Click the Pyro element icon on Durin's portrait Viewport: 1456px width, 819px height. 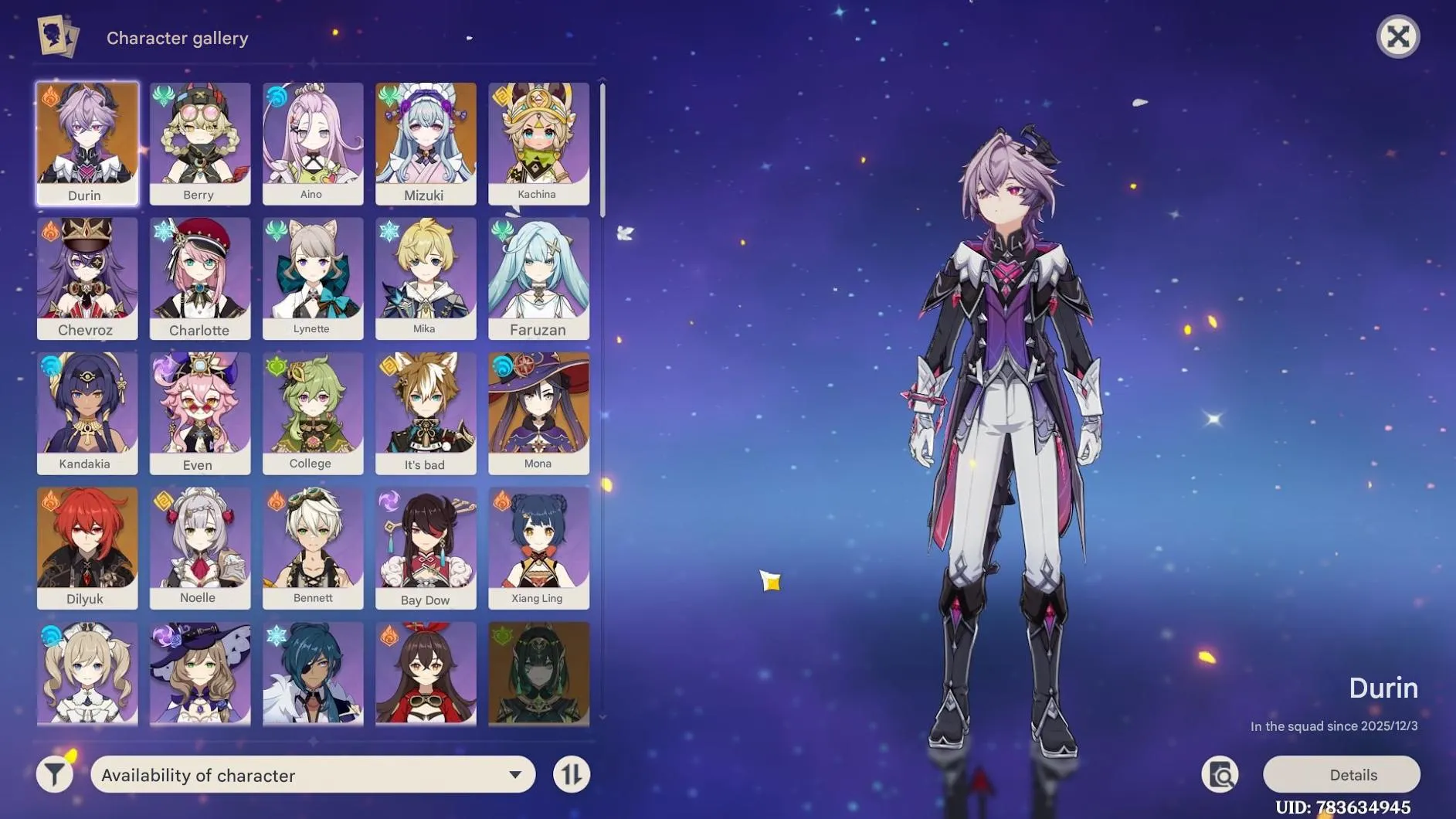[x=51, y=94]
